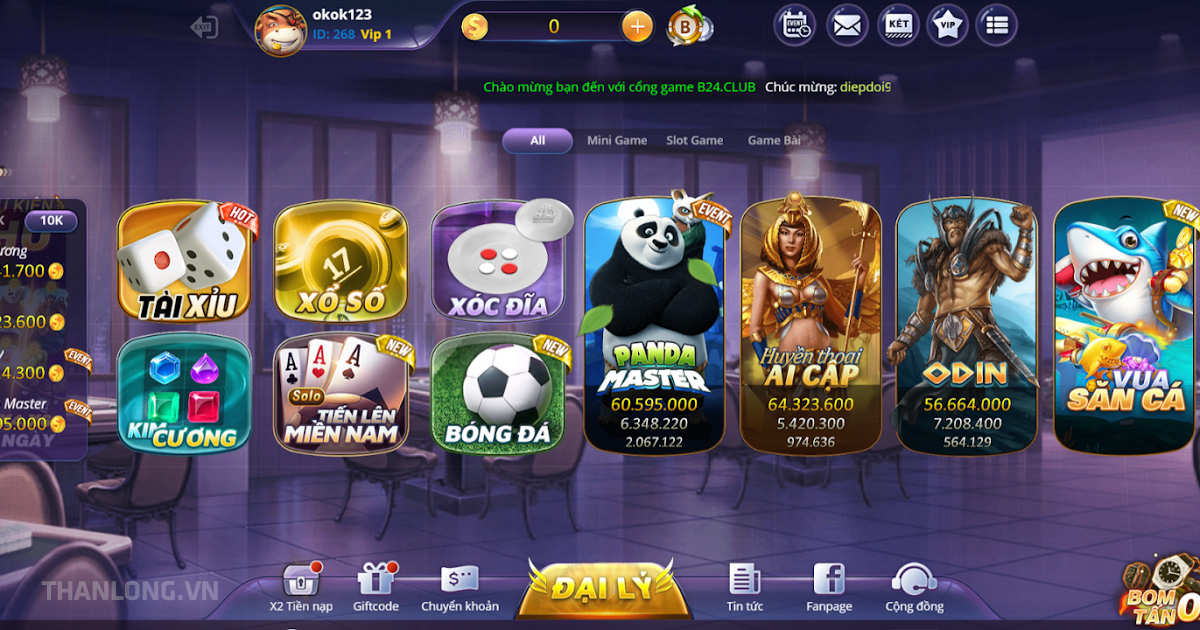This screenshot has height=630, width=1200.
Task: Open the mail envelope icon
Action: [x=847, y=26]
